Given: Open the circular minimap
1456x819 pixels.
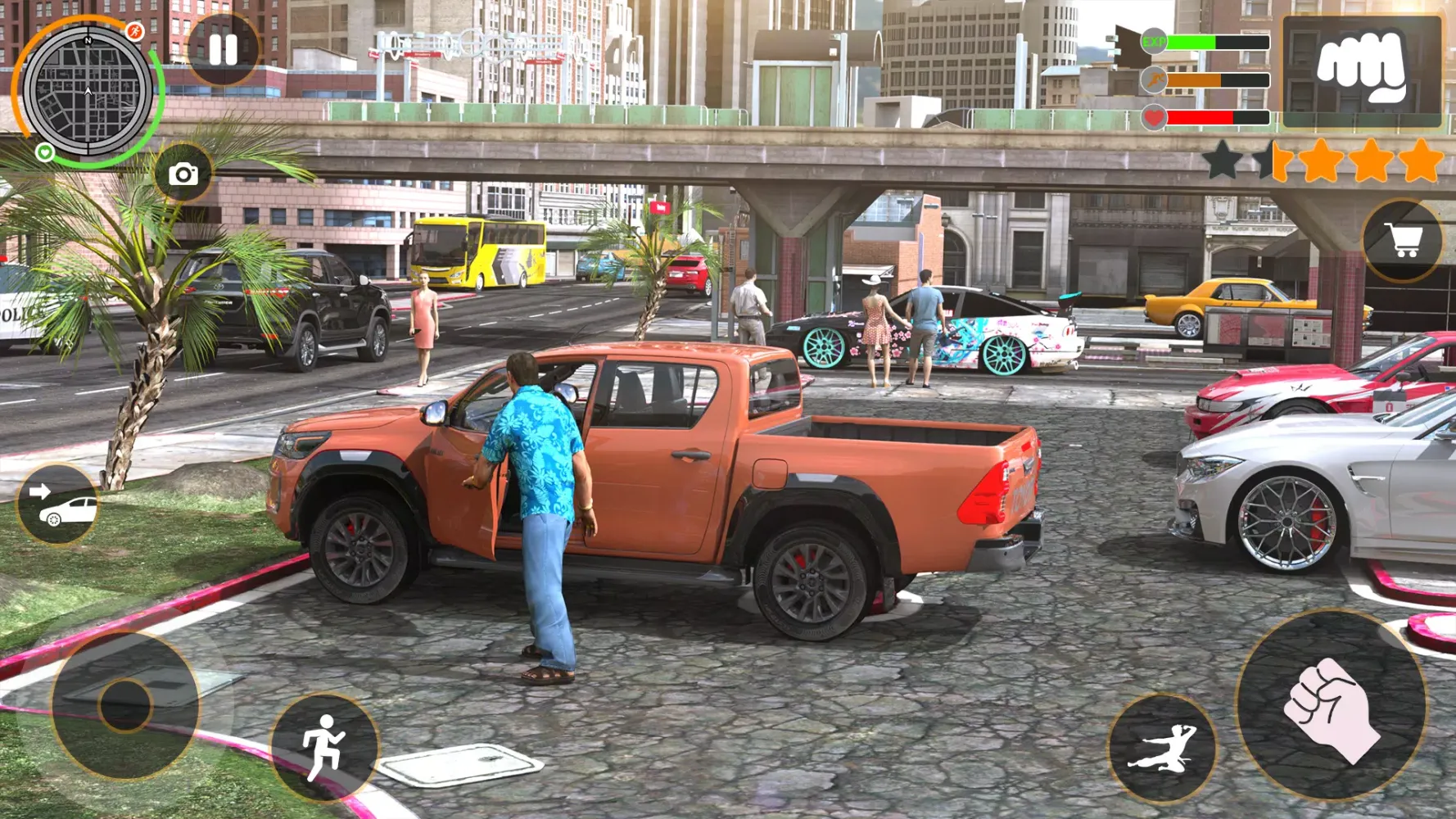Looking at the screenshot, I should 88,91.
